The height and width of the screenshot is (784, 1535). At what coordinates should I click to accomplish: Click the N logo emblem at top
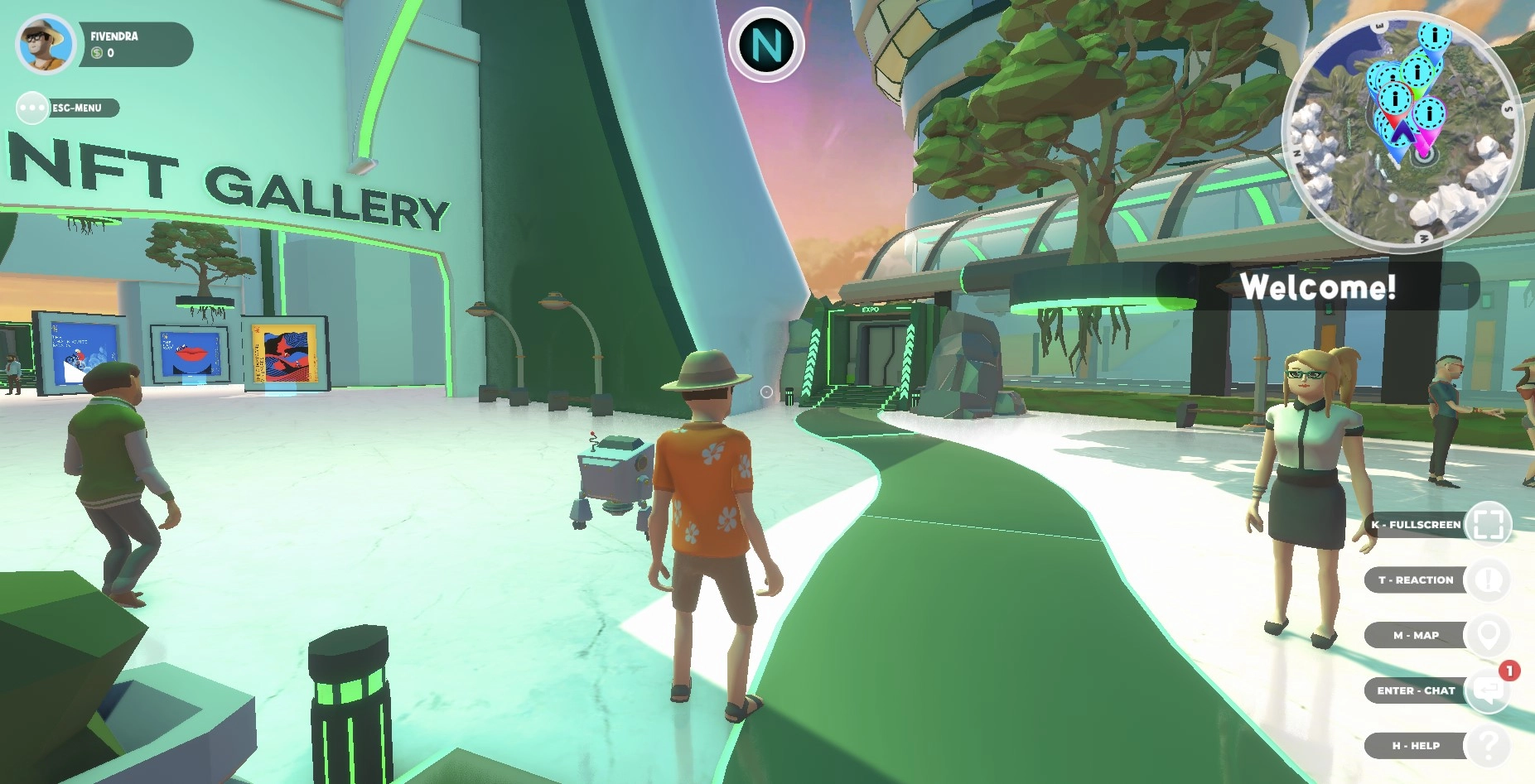[766, 46]
